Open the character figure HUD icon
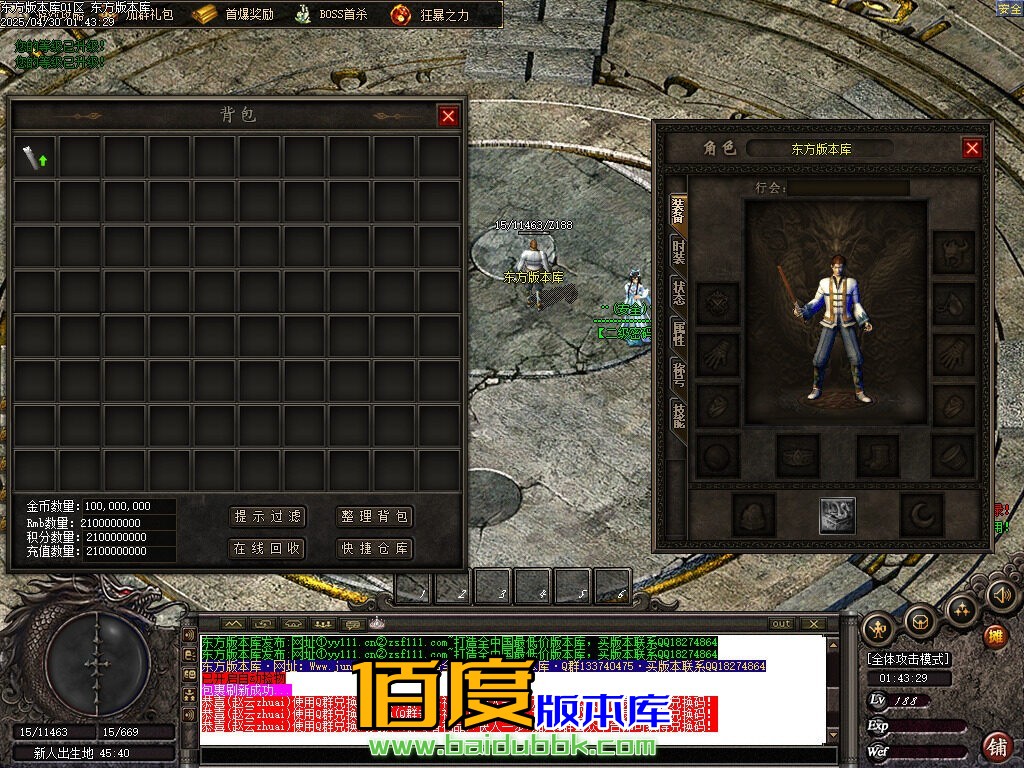This screenshot has width=1024, height=768. (x=879, y=628)
